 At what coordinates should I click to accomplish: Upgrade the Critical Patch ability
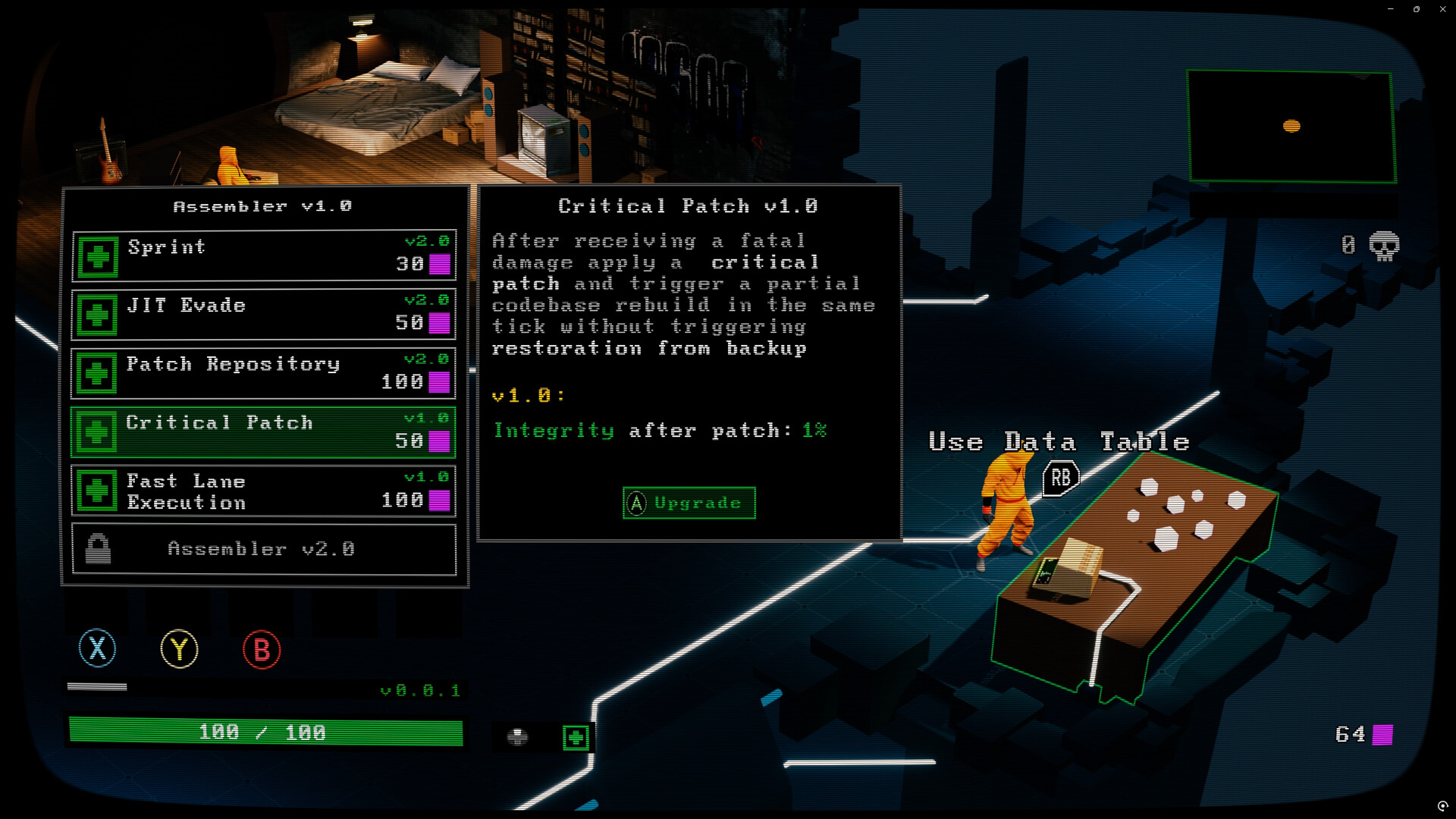point(689,503)
